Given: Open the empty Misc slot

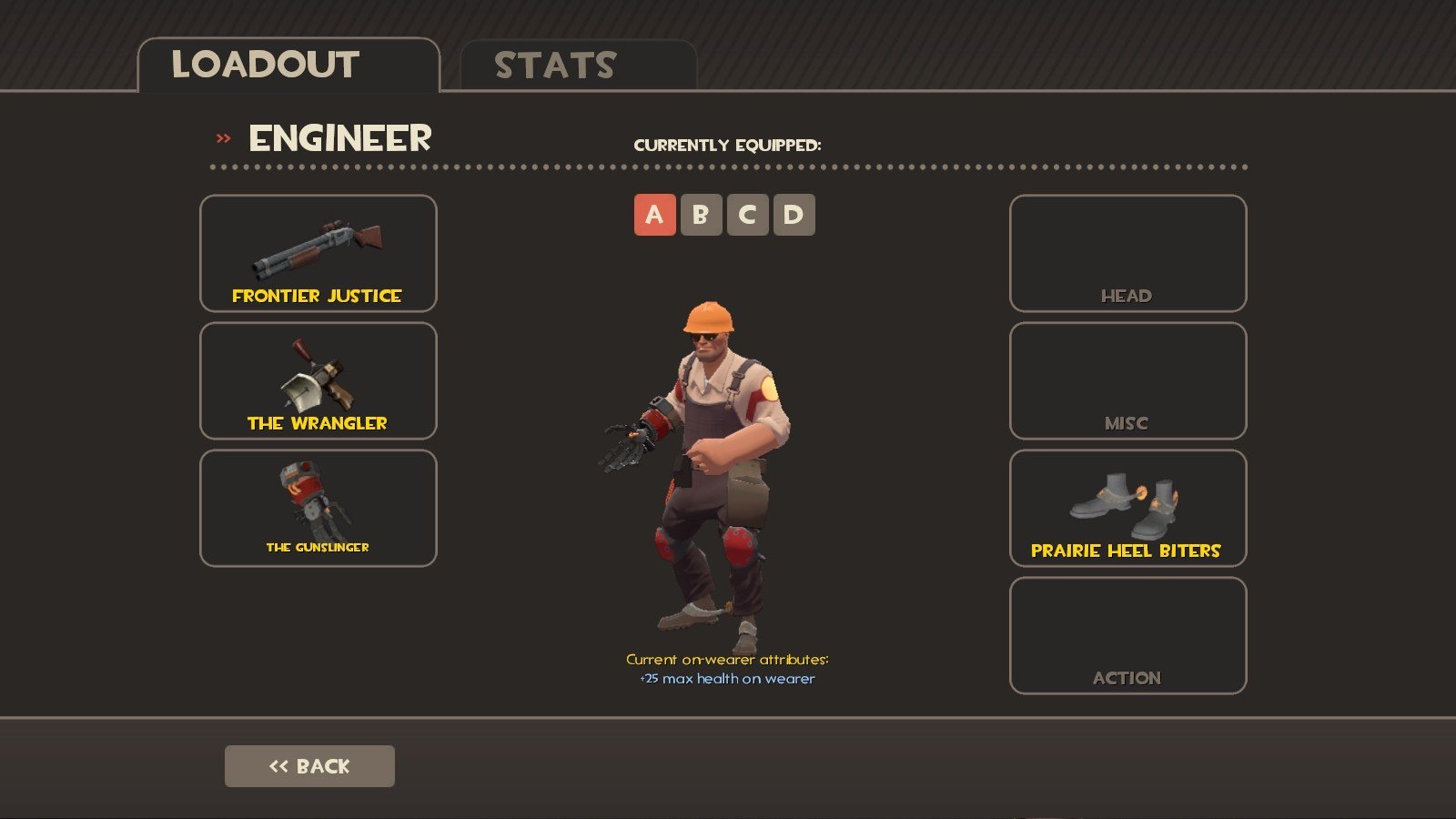Looking at the screenshot, I should (1127, 380).
